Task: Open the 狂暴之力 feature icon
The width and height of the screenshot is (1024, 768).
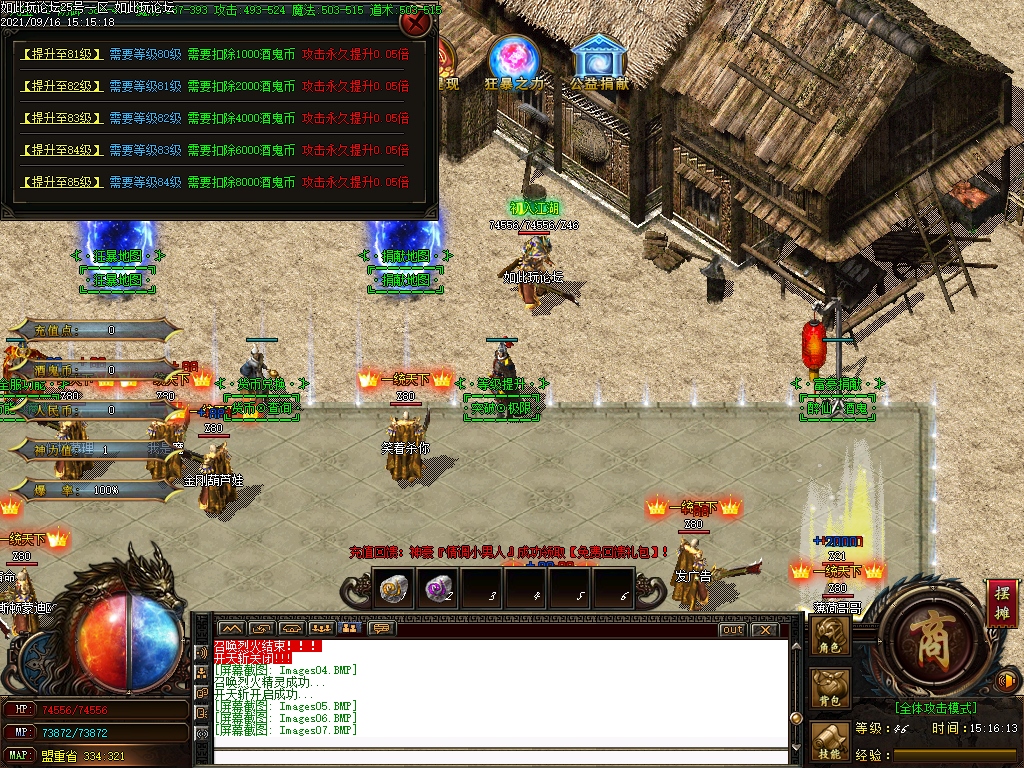Action: click(514, 60)
